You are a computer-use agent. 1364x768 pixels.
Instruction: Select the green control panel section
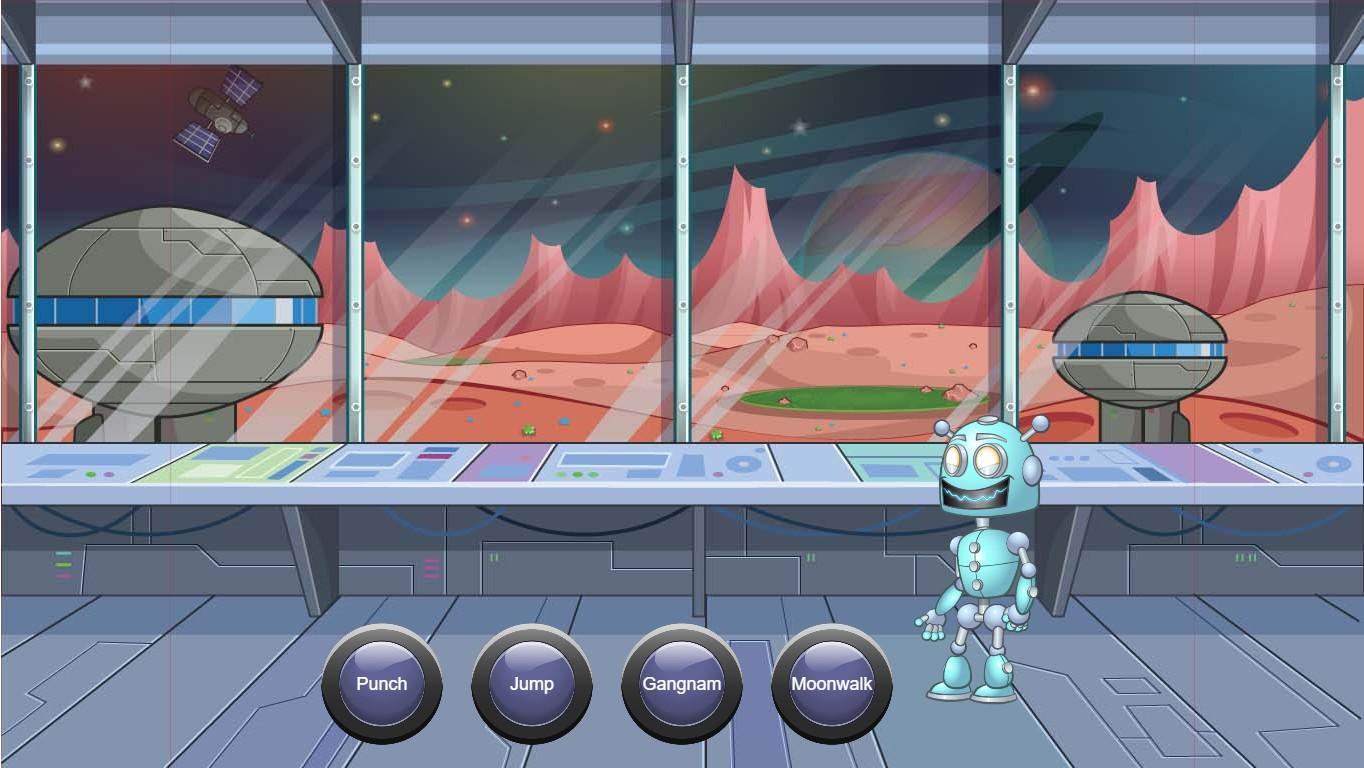pos(240,465)
